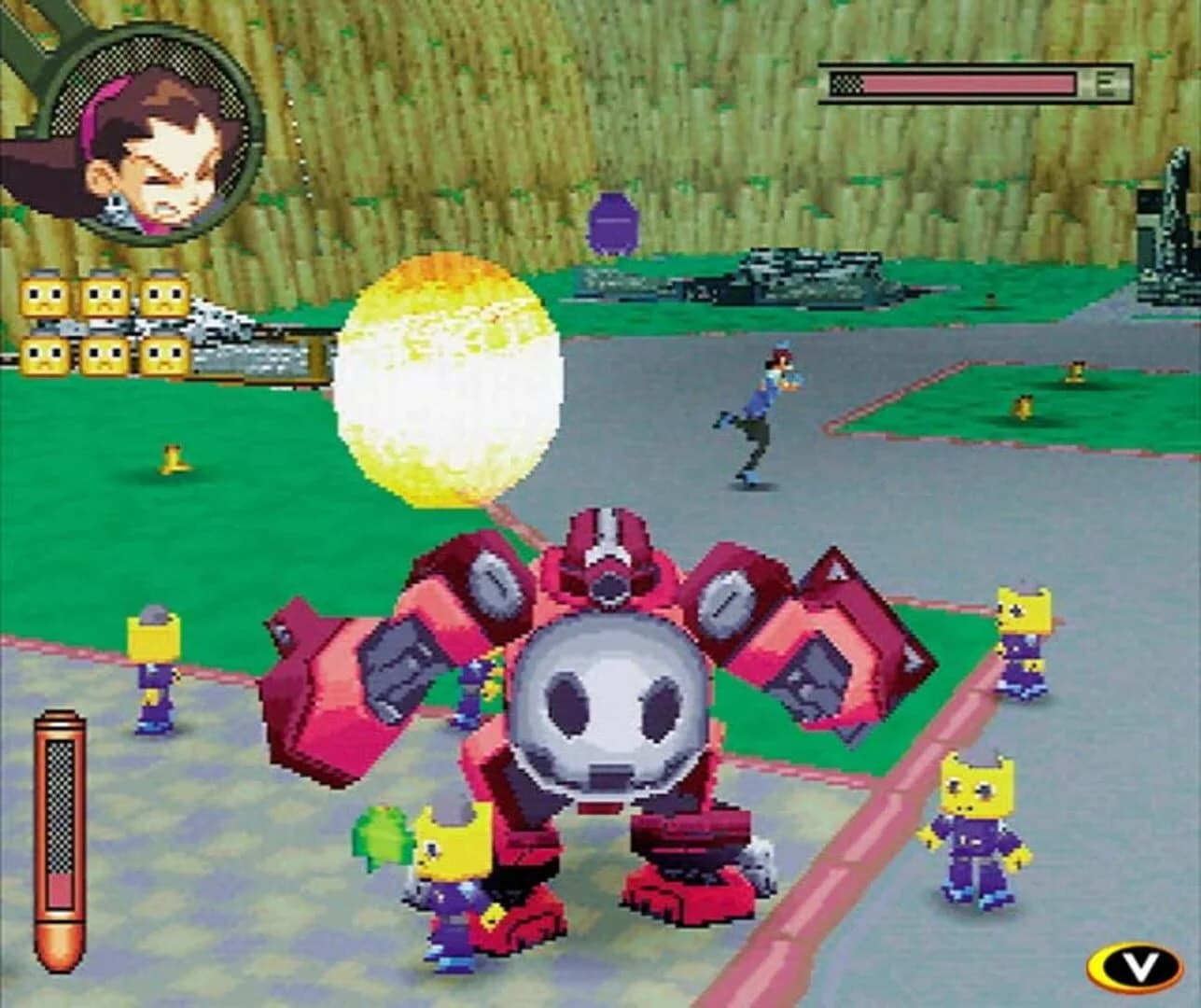Select the glowing fireball attack orb

[x=448, y=383]
